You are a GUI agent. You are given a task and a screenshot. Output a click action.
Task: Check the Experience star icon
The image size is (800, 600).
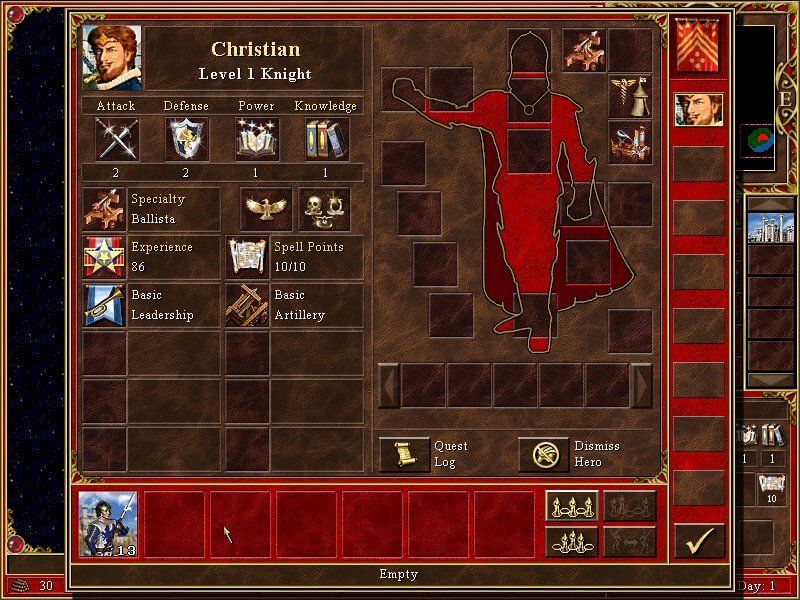pos(104,257)
